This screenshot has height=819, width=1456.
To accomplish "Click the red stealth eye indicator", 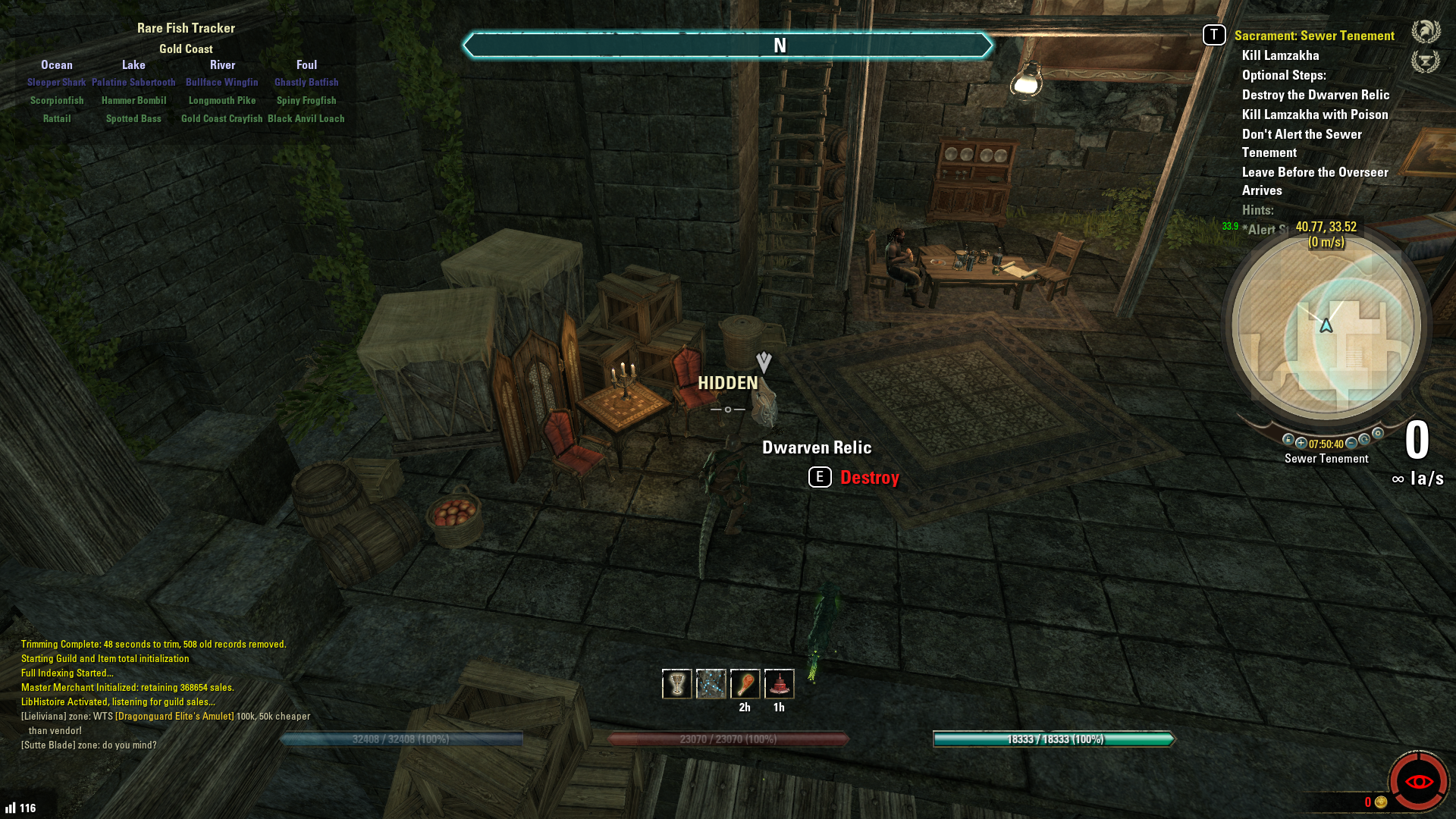I will click(x=1418, y=782).
